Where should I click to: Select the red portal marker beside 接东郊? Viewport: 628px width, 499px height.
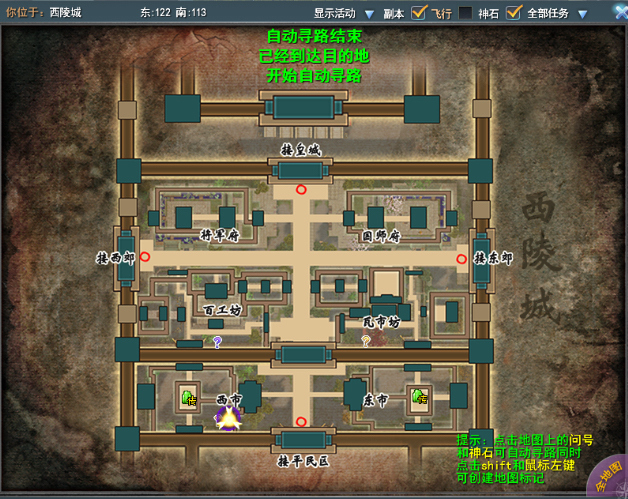(461, 259)
